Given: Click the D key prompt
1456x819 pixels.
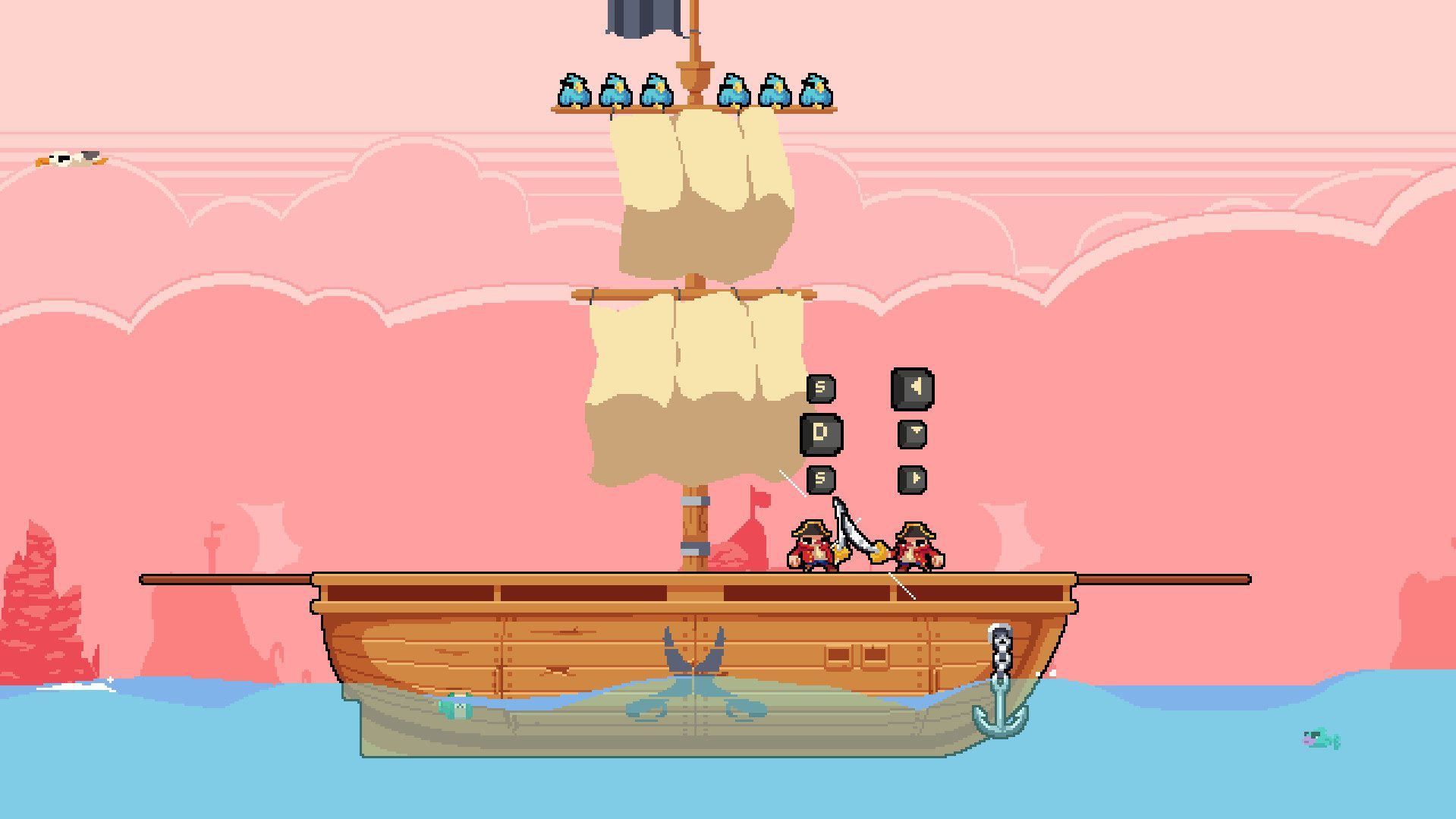Looking at the screenshot, I should tap(822, 433).
